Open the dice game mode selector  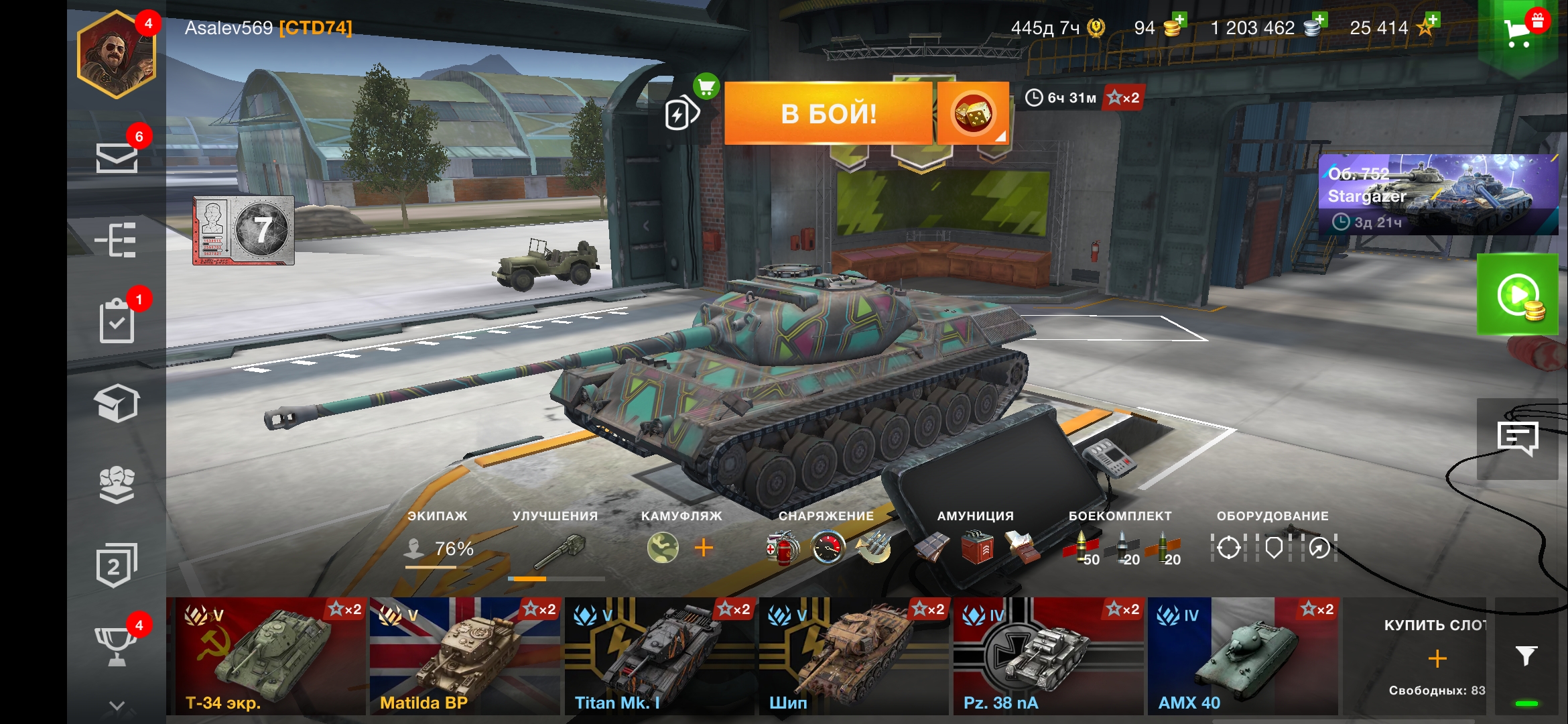pyautogui.click(x=973, y=114)
